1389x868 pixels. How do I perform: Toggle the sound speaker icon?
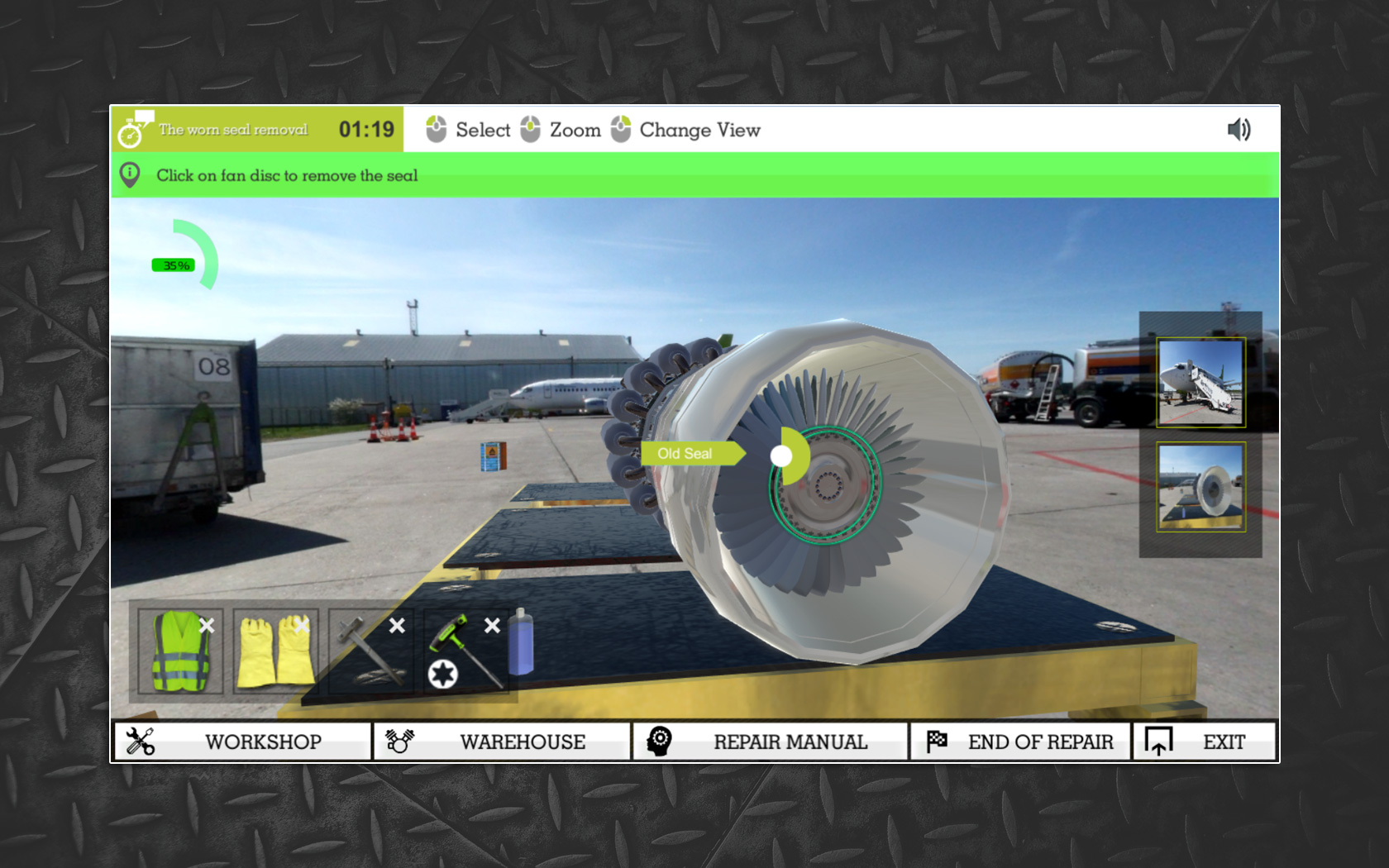1239,130
